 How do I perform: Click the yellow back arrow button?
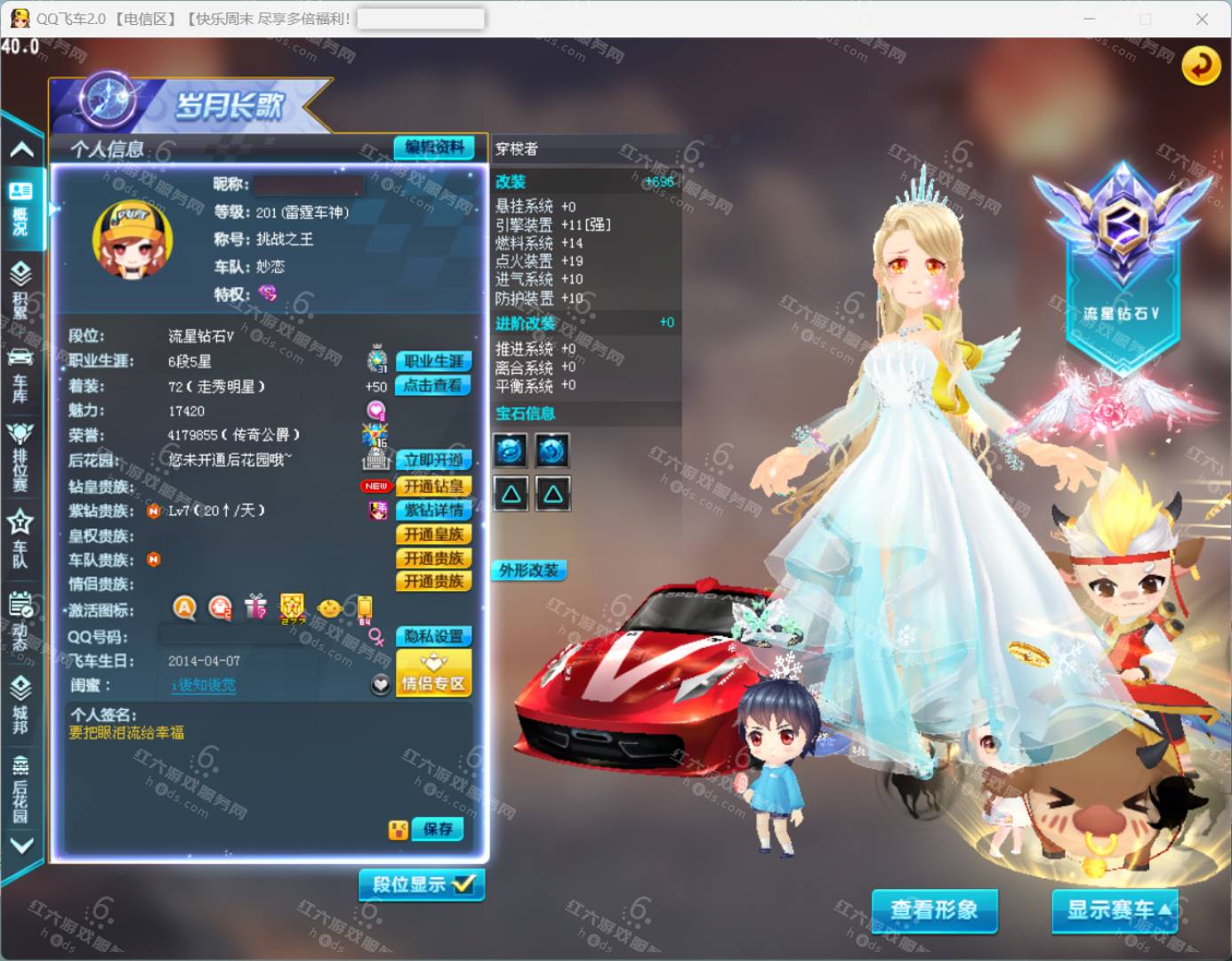coord(1201,65)
